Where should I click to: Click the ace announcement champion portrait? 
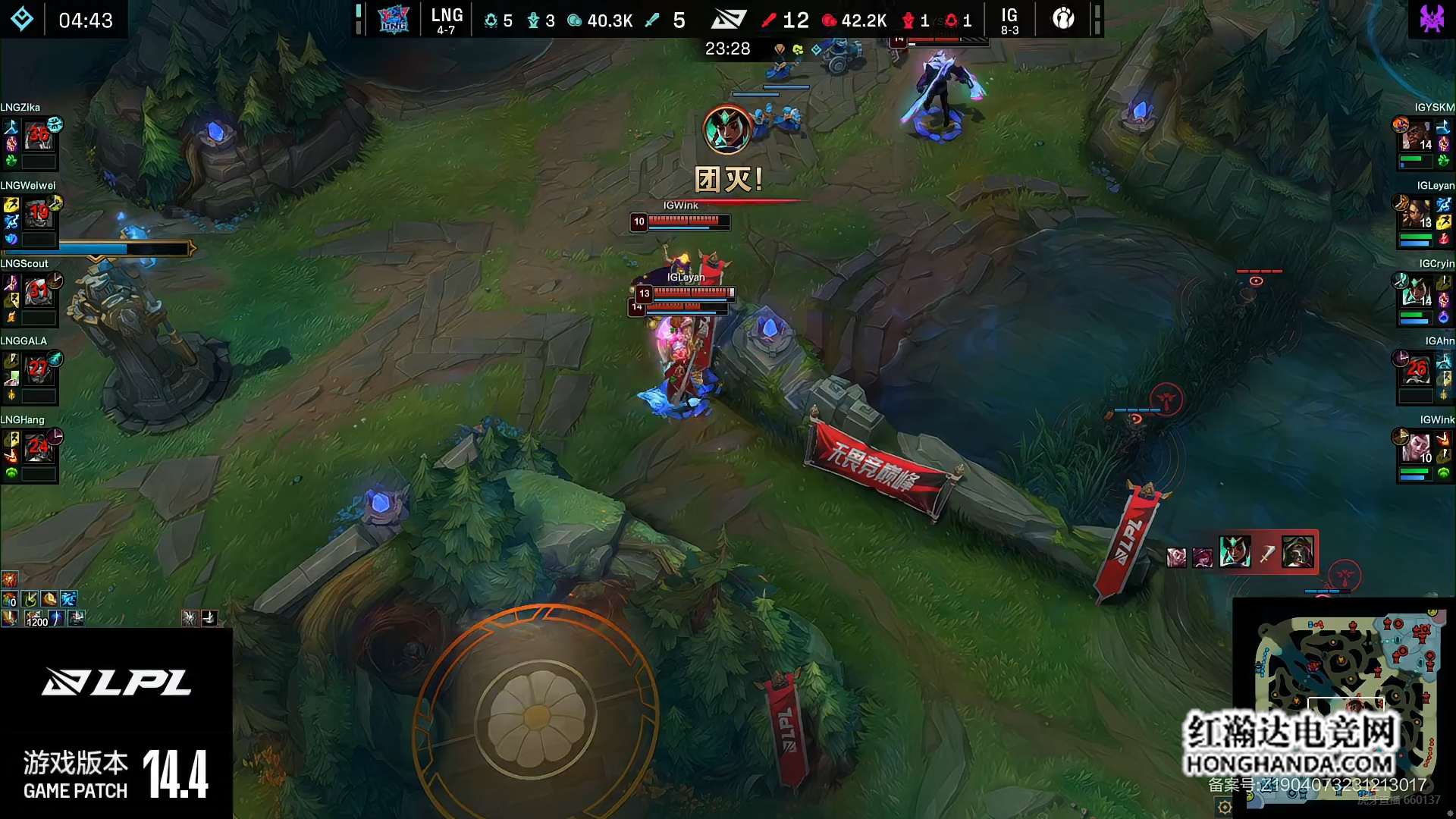(726, 130)
